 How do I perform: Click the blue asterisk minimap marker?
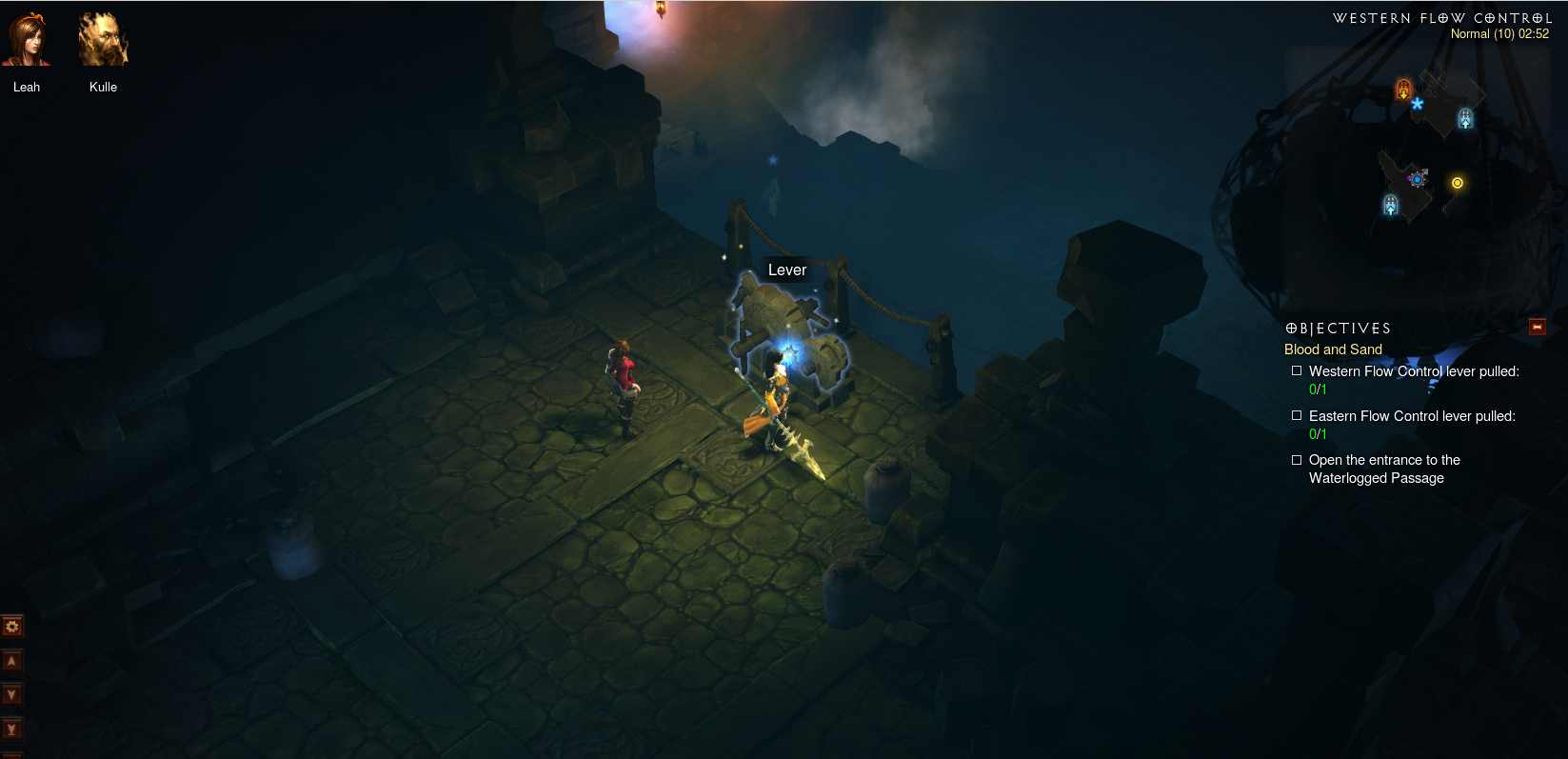click(x=1418, y=104)
